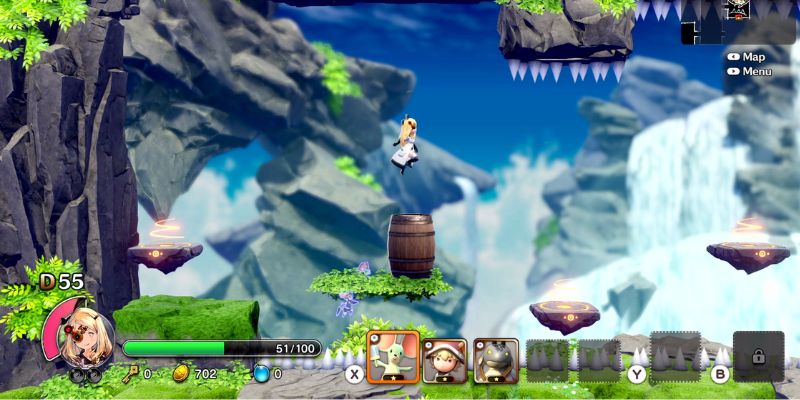
Task: Open the Map label
Action: [x=753, y=57]
